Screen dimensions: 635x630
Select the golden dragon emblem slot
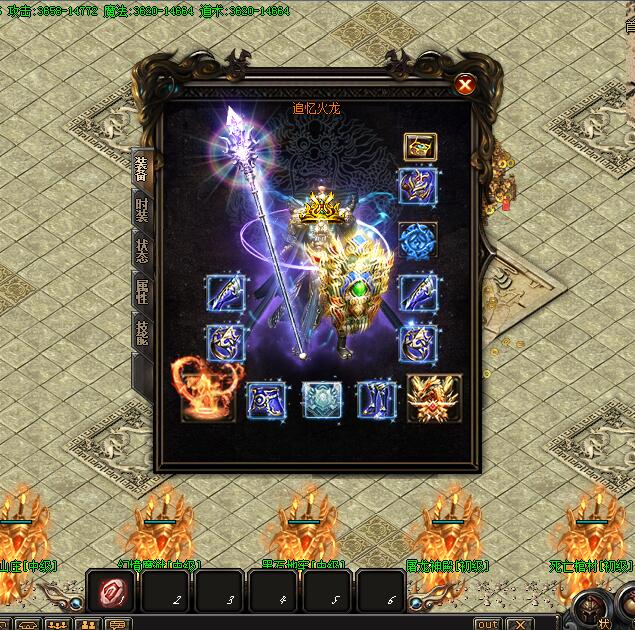click(x=434, y=398)
